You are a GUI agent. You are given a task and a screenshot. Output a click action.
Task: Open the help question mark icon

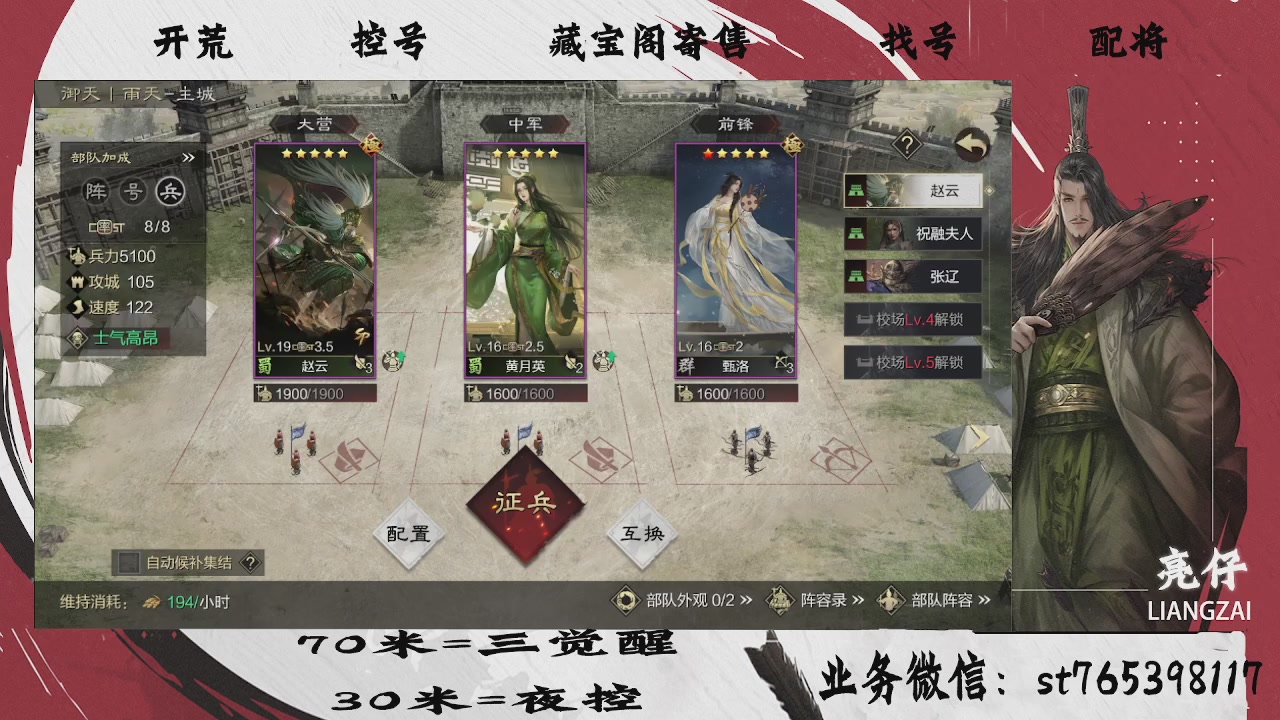[x=907, y=144]
